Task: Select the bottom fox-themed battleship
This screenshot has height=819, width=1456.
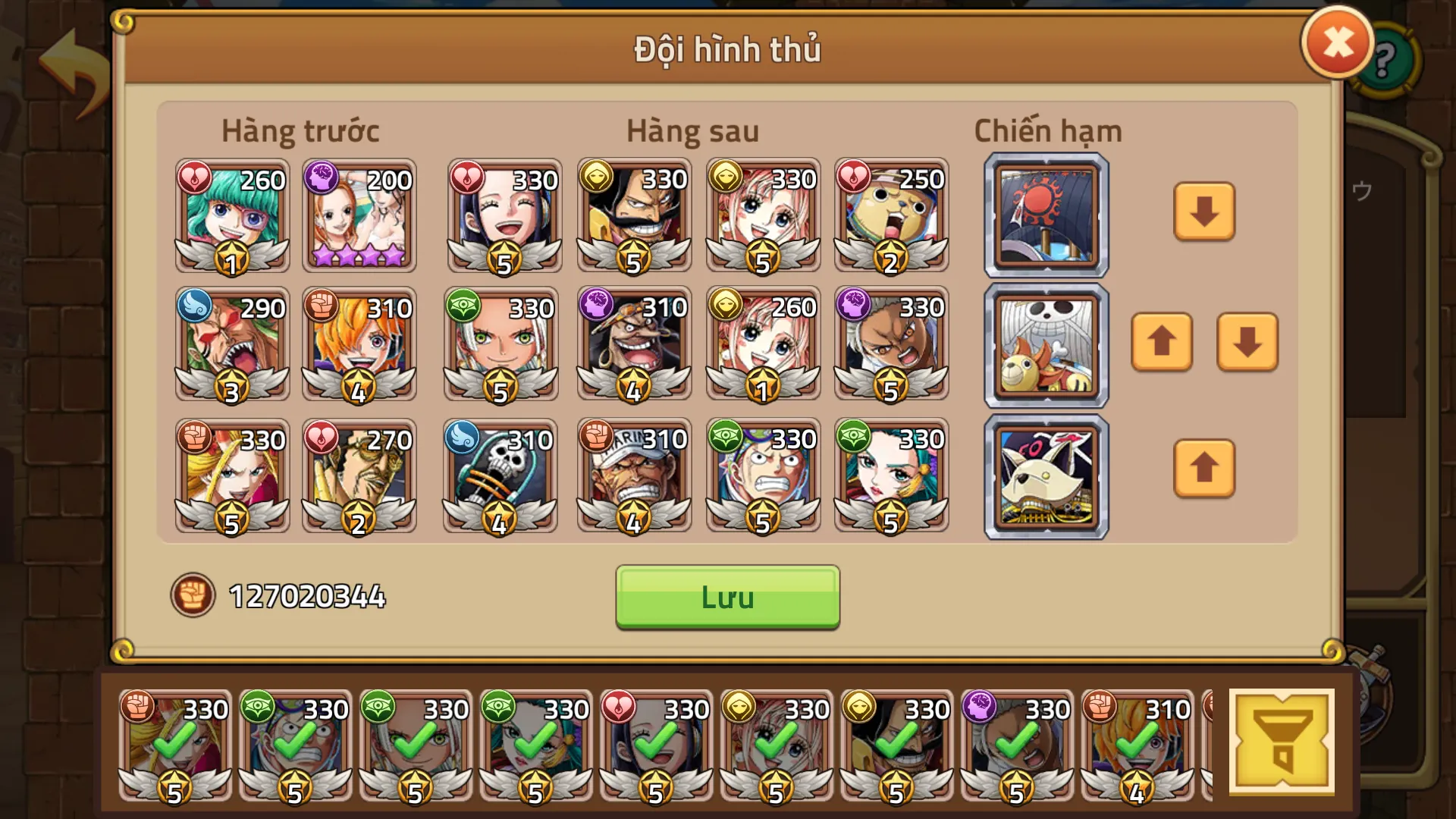Action: (1045, 476)
